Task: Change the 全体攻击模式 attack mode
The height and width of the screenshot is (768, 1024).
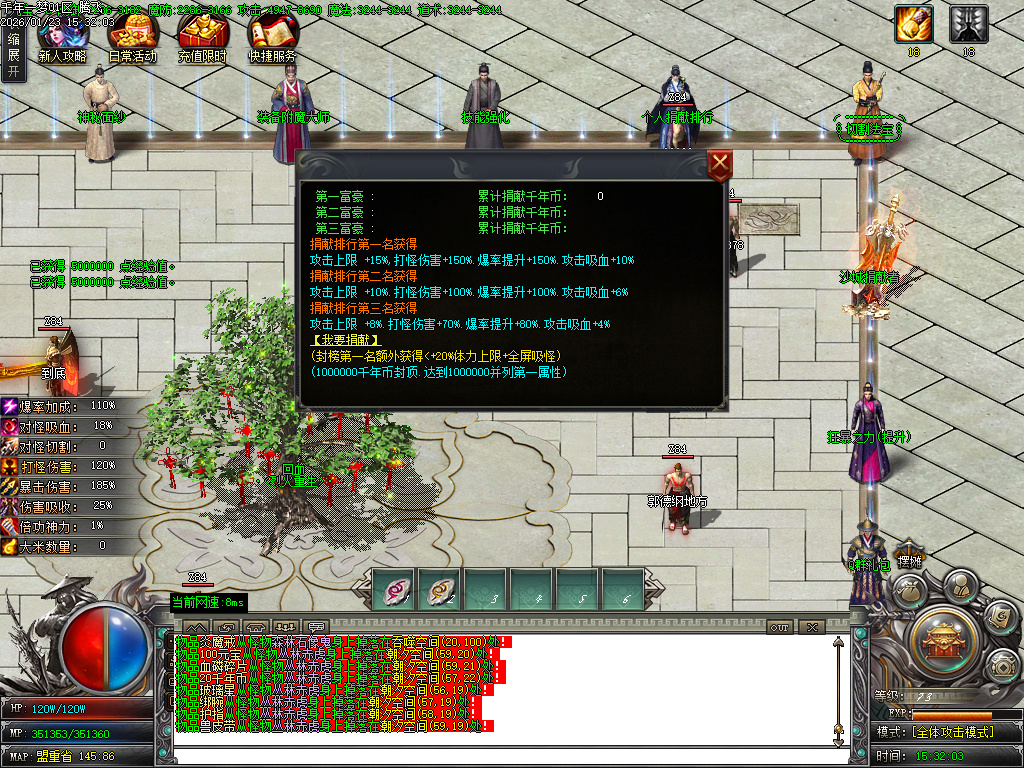Action: 952,732
